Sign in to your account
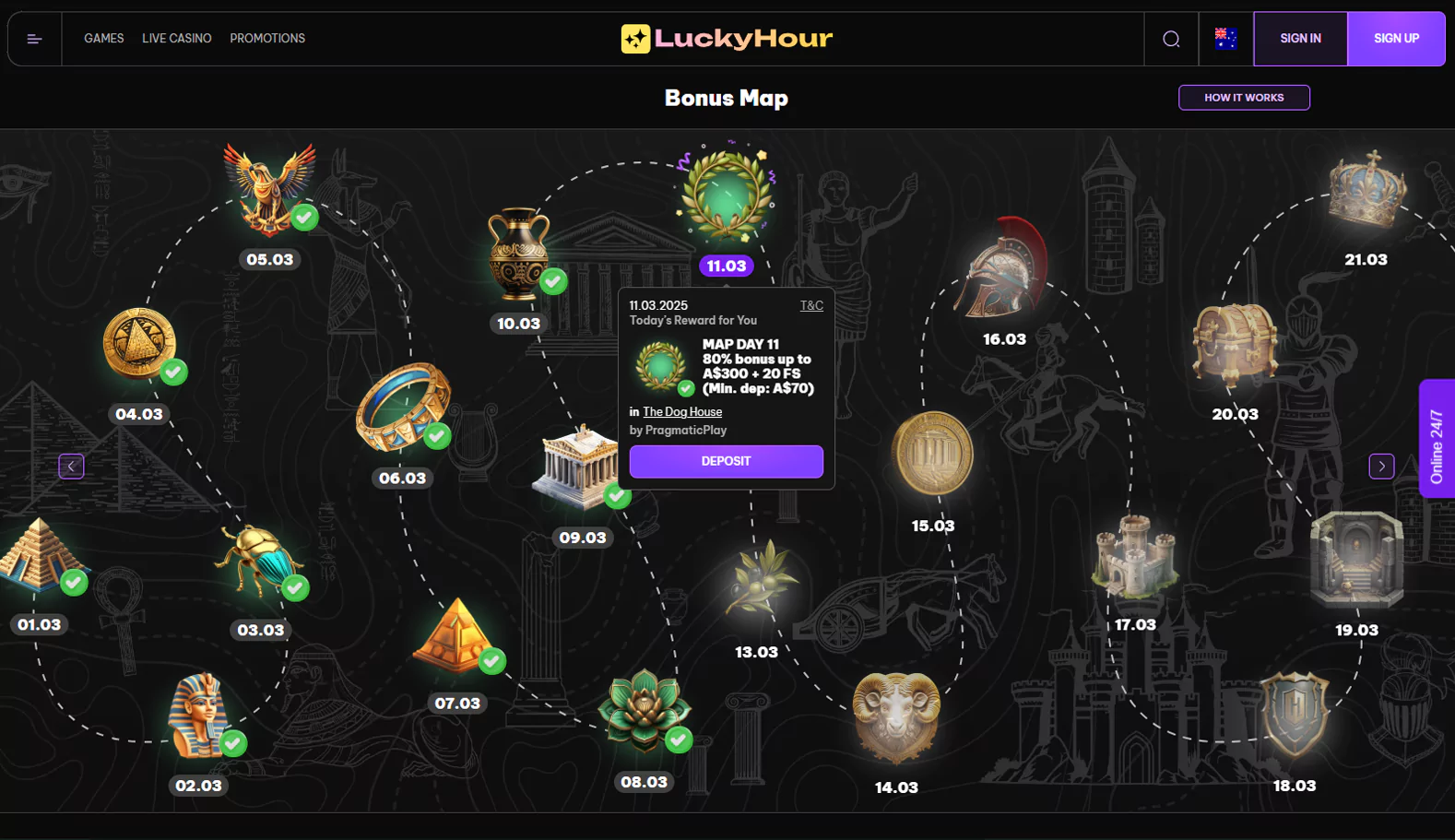The height and width of the screenshot is (840, 1455). coord(1300,39)
